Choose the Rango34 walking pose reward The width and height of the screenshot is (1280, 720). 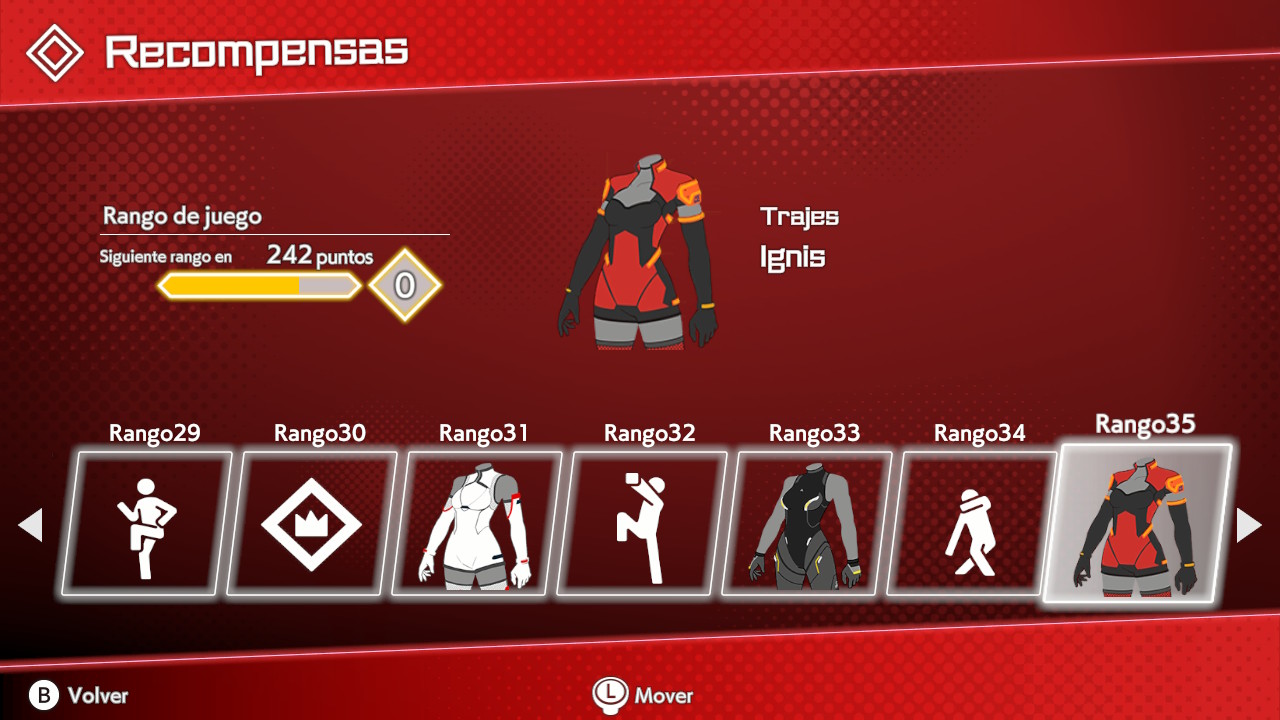click(x=972, y=524)
